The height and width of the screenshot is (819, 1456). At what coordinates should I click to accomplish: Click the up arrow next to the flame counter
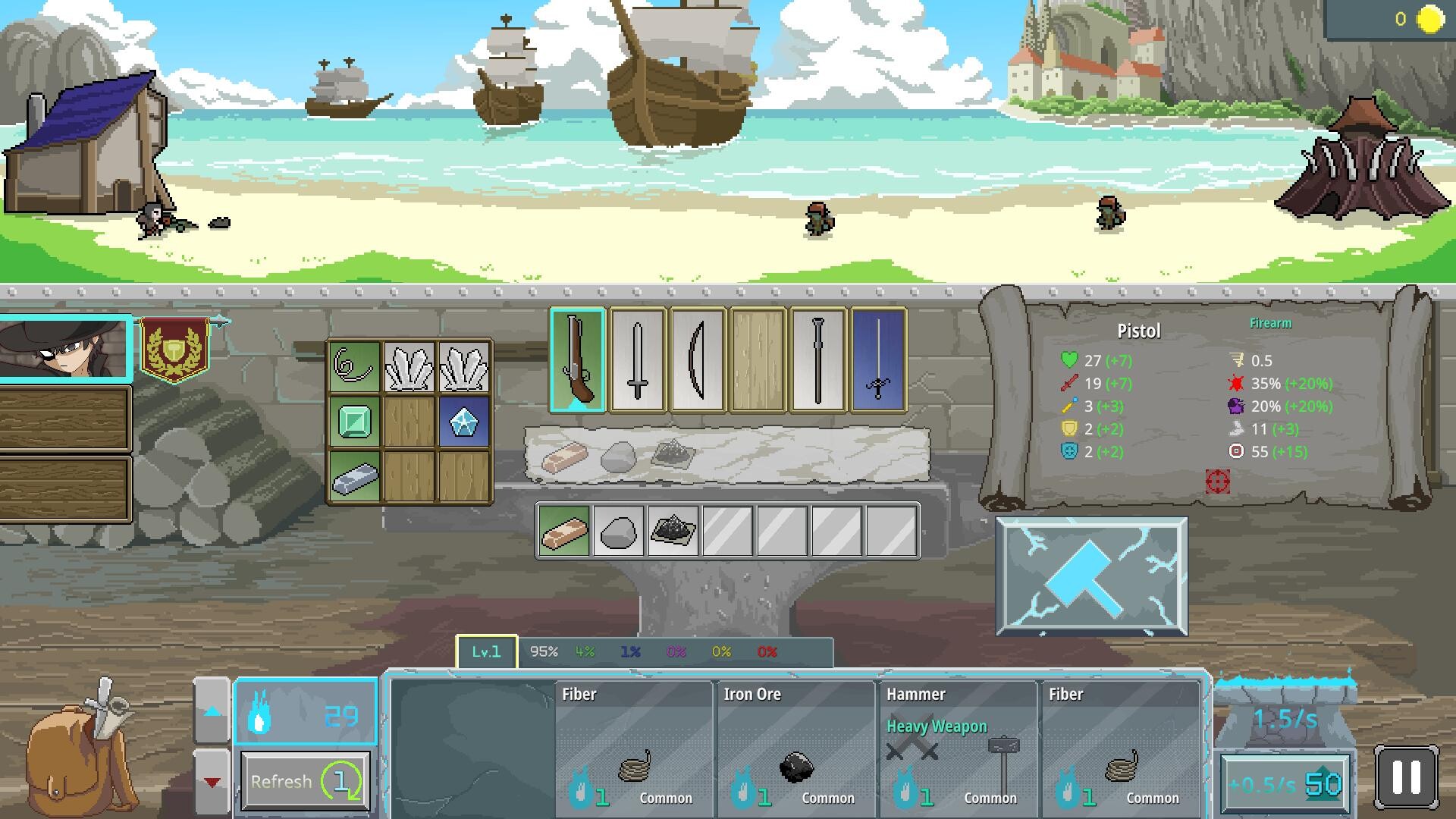click(x=212, y=713)
